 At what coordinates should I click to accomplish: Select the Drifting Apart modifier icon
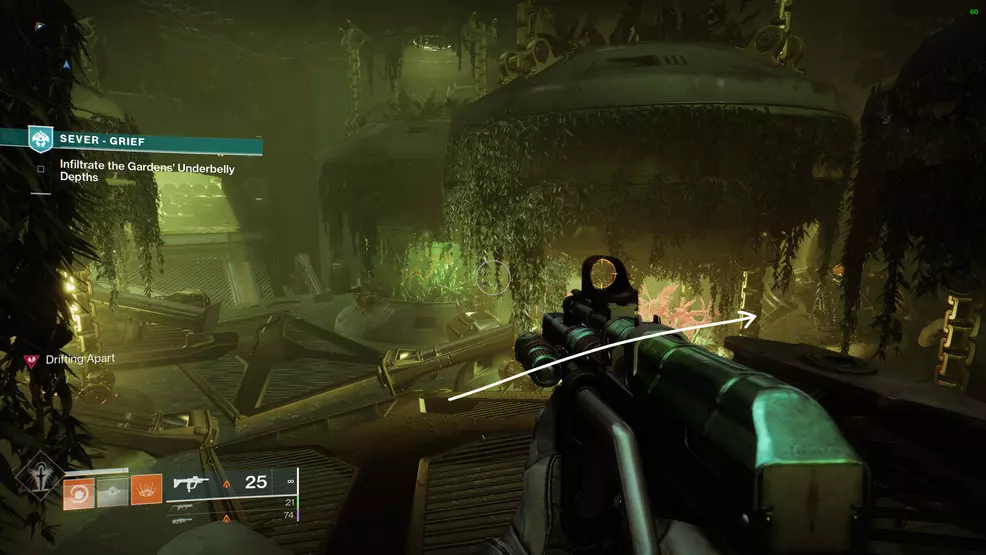[x=31, y=360]
